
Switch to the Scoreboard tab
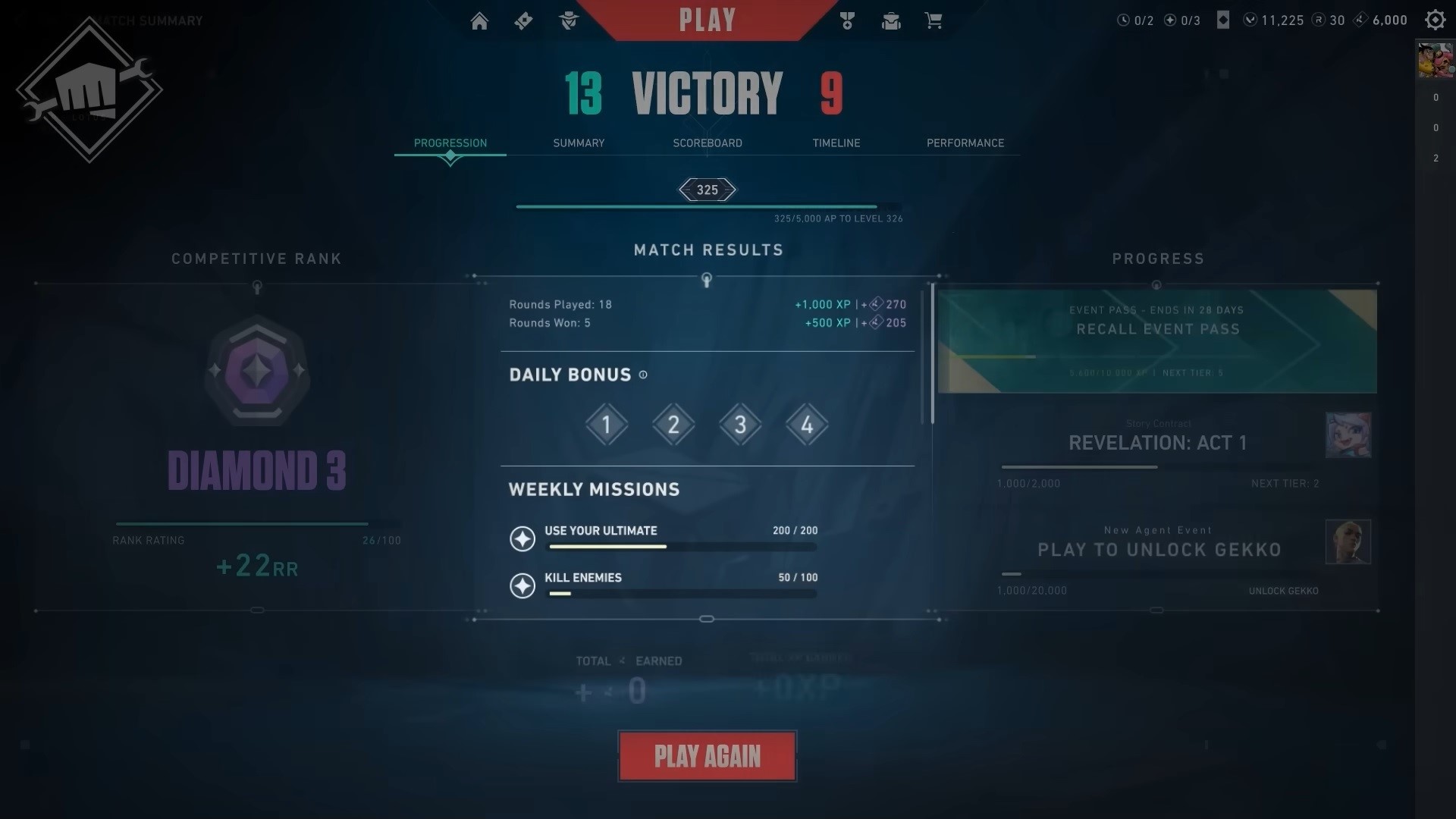click(708, 143)
